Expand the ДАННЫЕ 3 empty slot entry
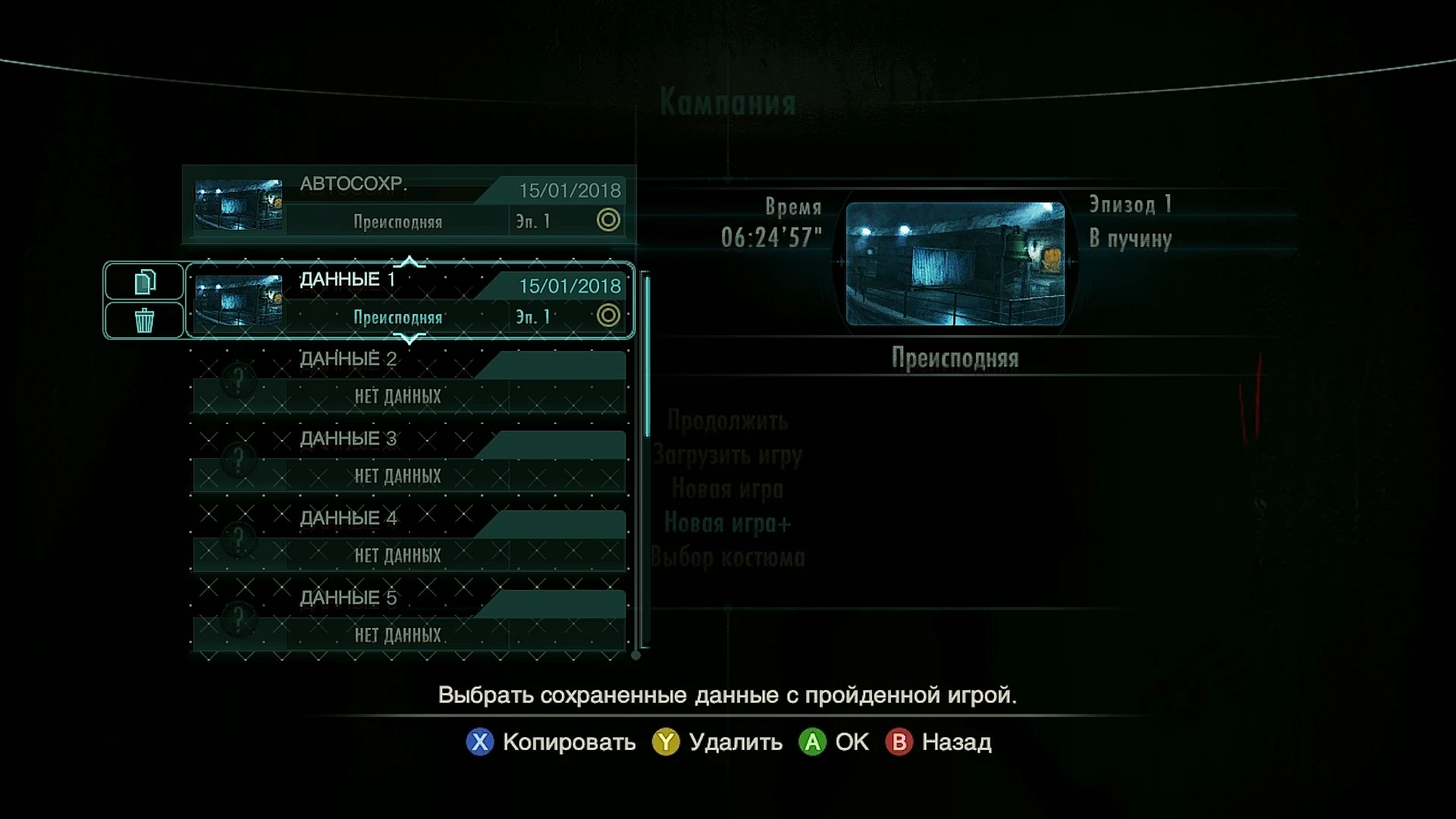Image resolution: width=1456 pixels, height=819 pixels. [x=409, y=457]
